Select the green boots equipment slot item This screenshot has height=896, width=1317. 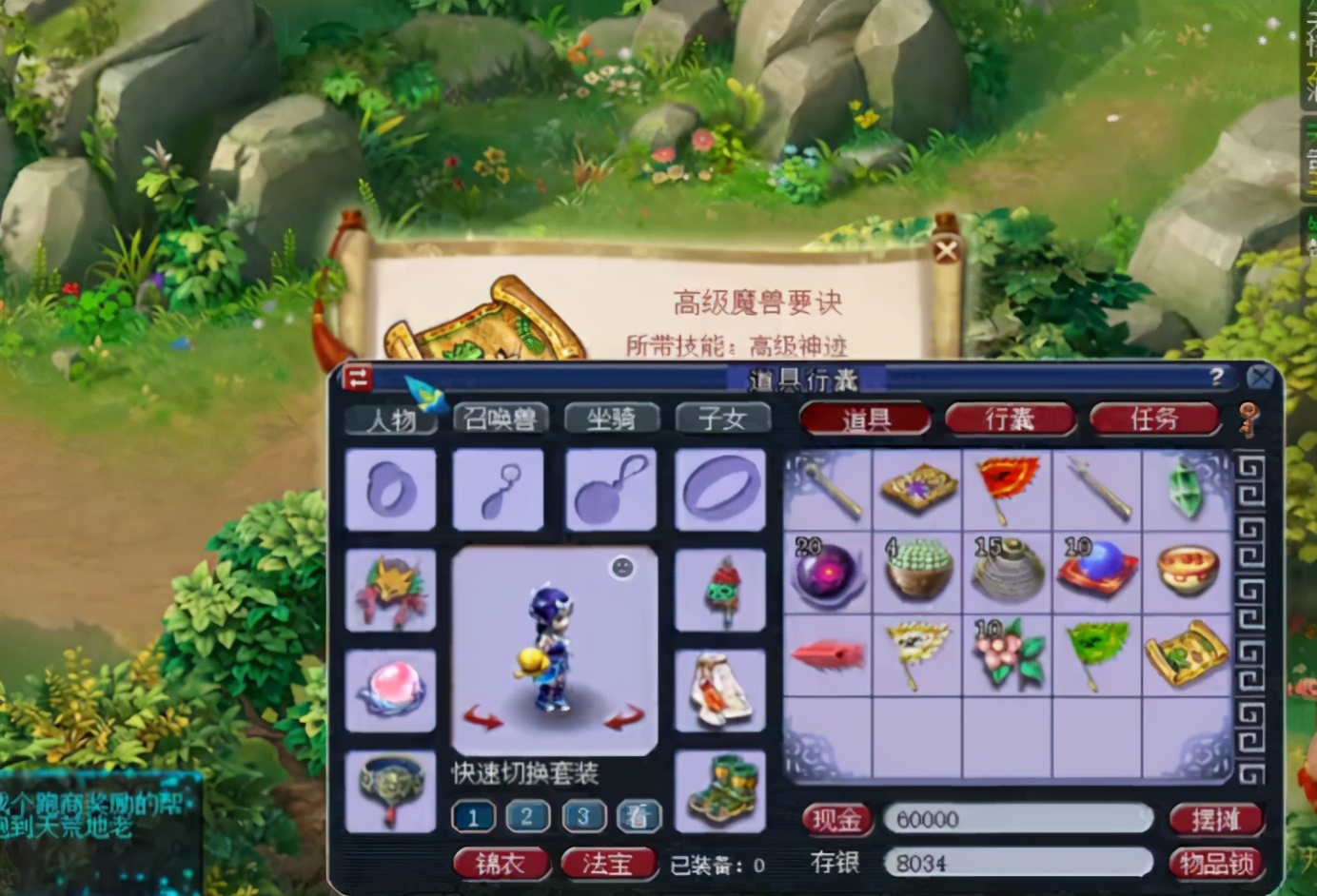720,789
